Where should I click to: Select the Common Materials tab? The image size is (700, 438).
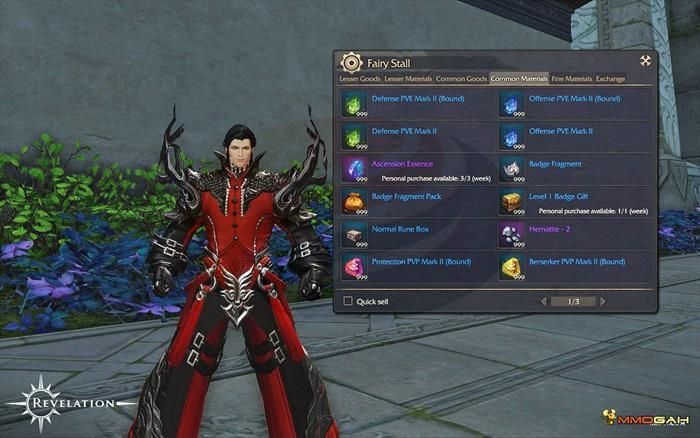[519, 78]
